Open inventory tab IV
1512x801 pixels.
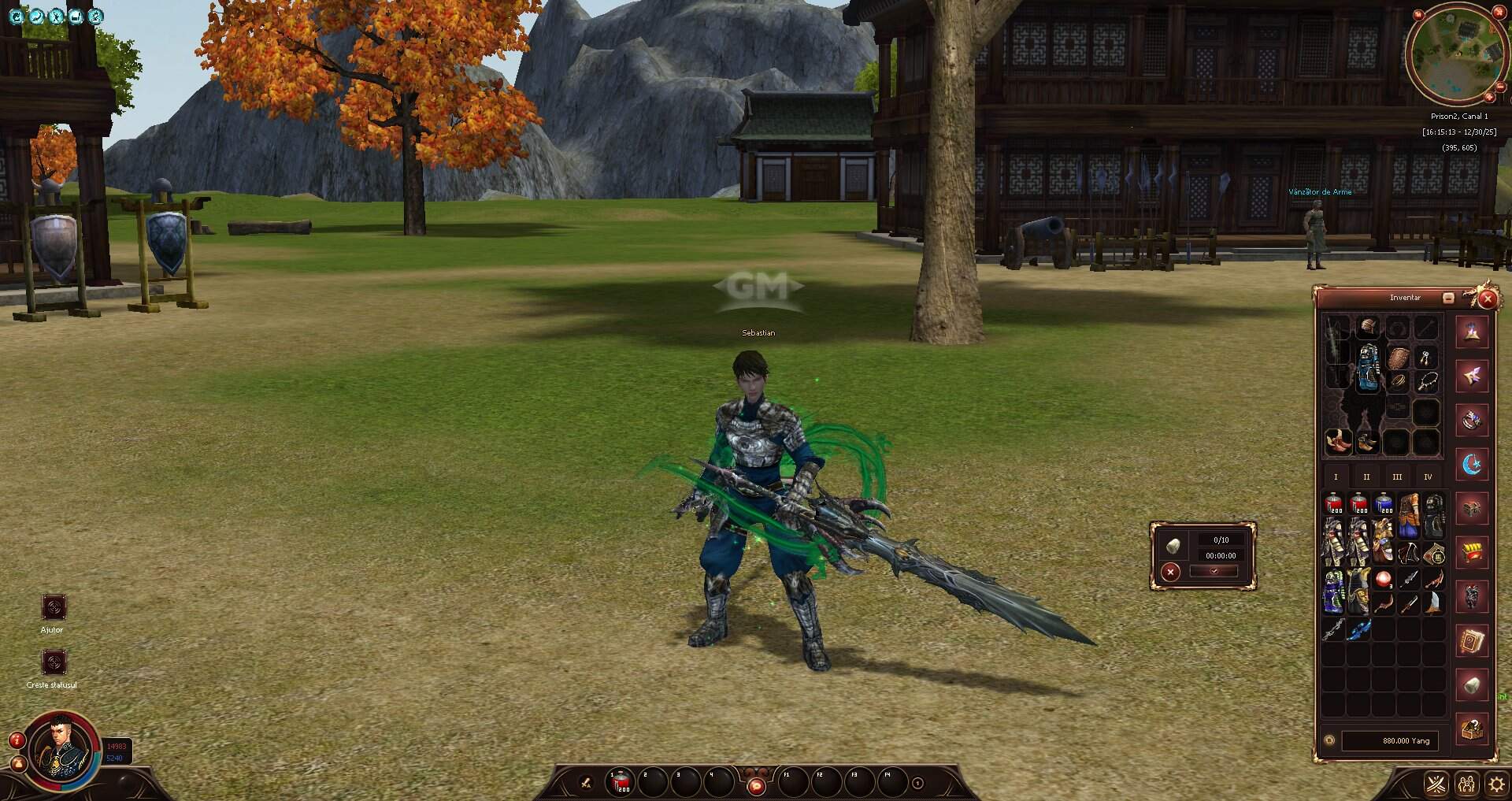click(x=1428, y=476)
